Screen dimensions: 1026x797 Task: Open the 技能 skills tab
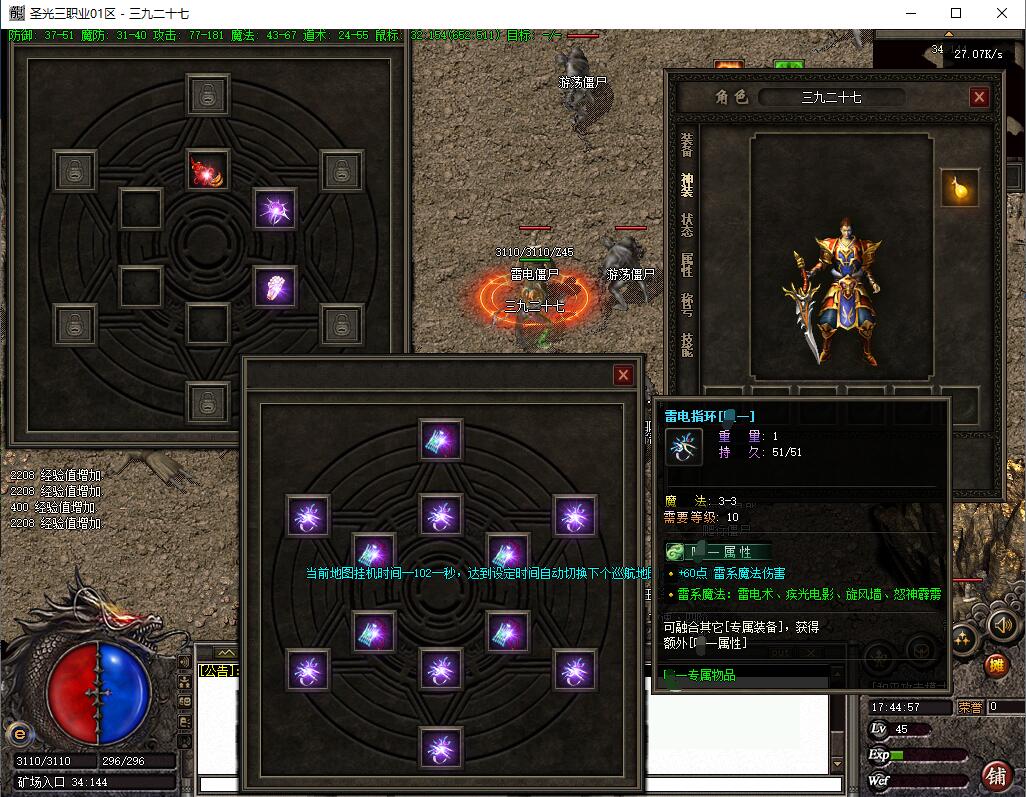[687, 345]
